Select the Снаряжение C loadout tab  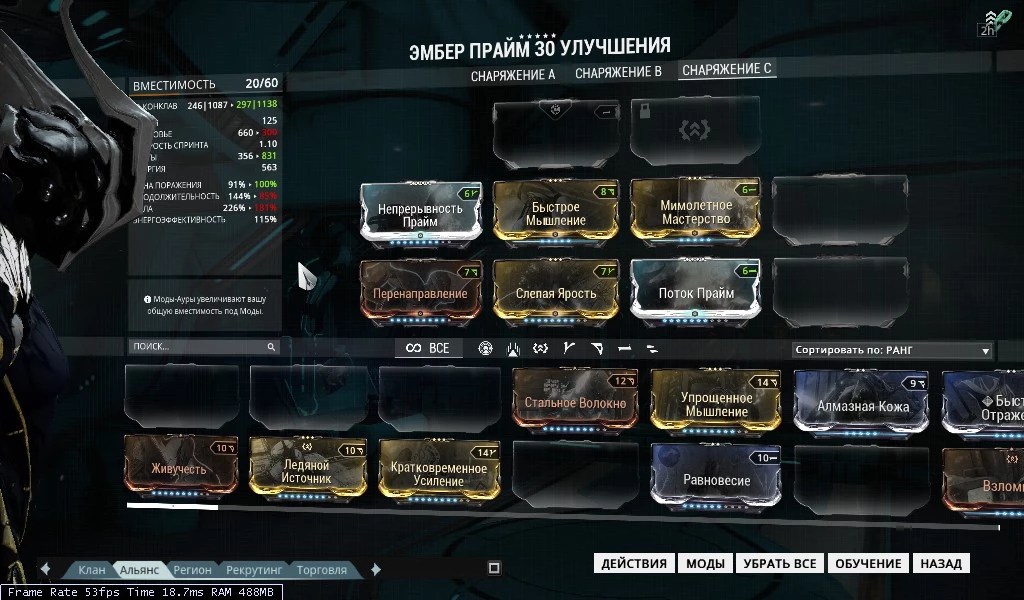click(726, 70)
